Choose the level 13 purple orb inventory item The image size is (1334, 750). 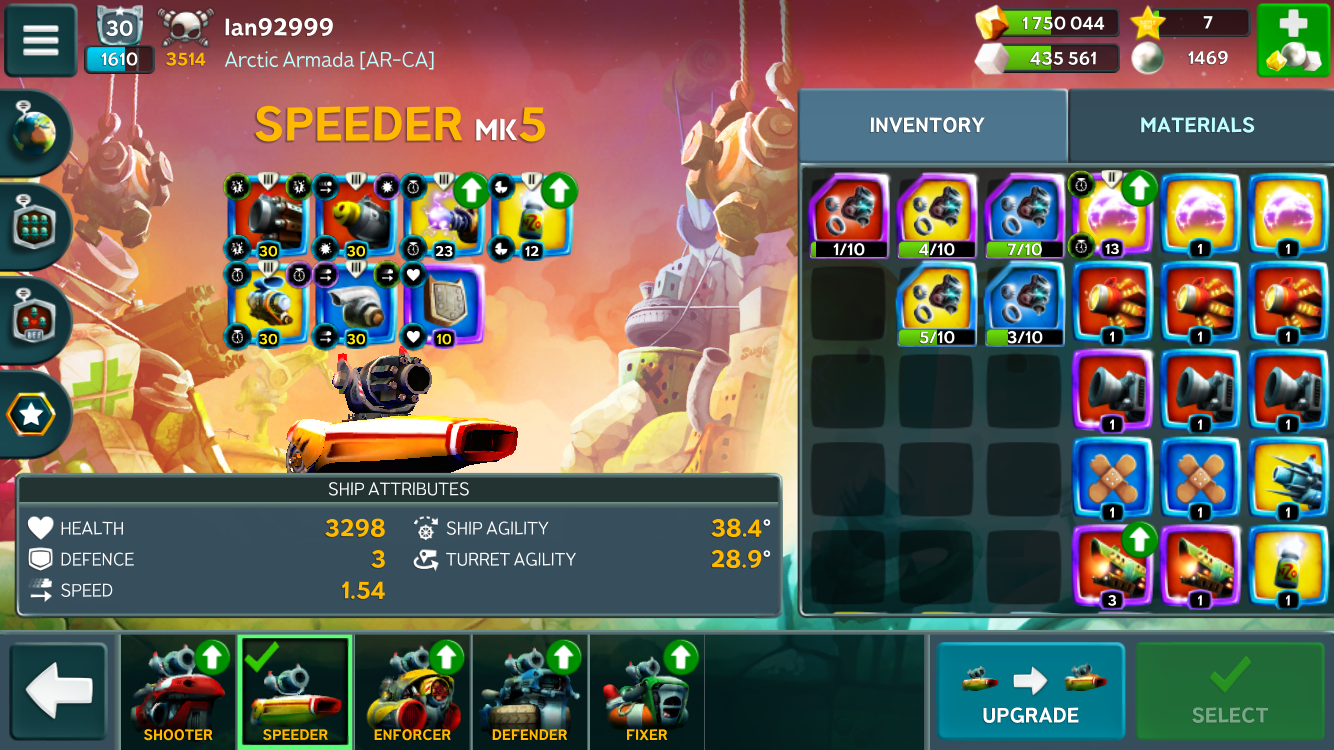click(1111, 216)
